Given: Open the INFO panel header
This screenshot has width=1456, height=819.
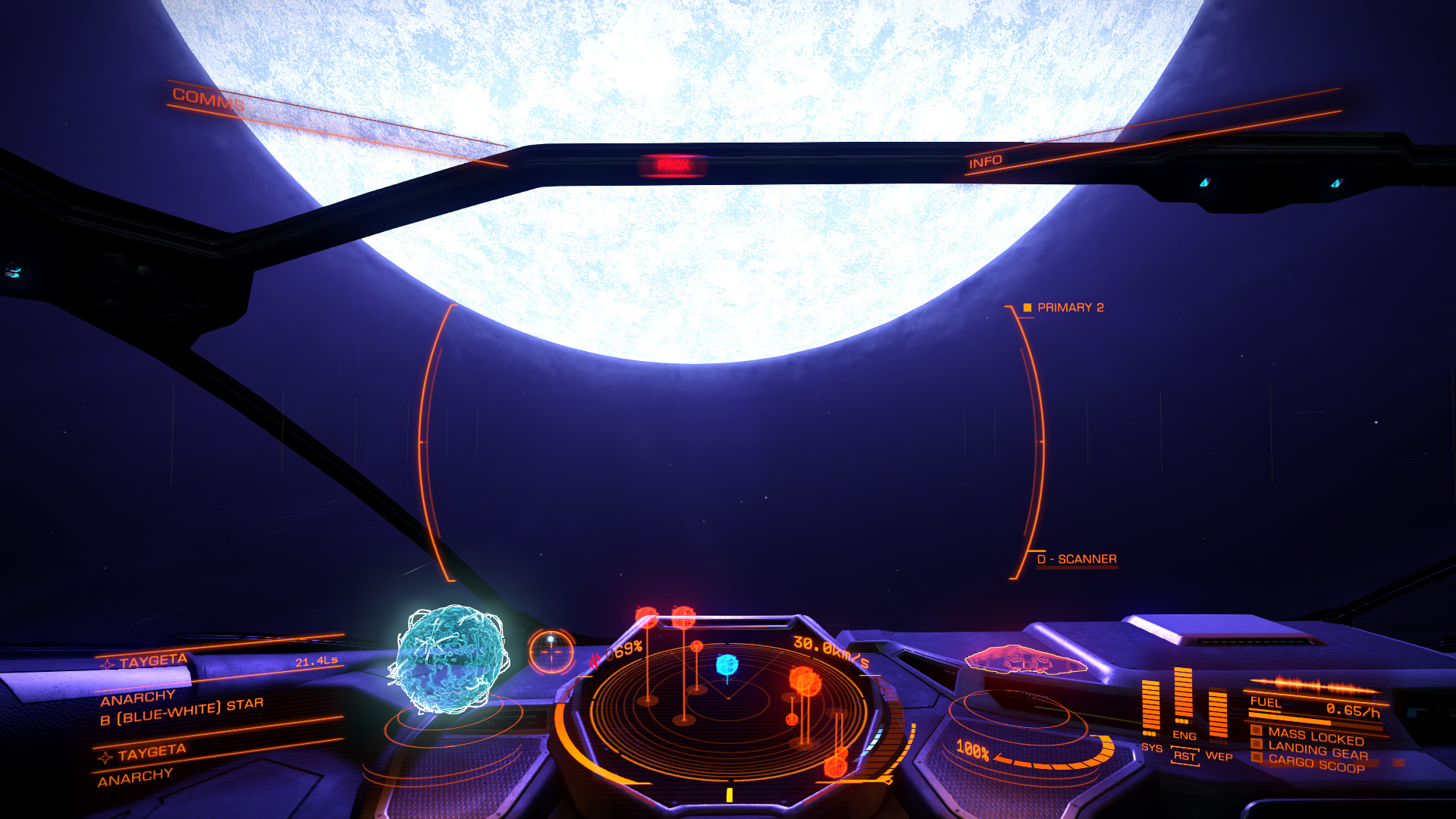Looking at the screenshot, I should 985,162.
